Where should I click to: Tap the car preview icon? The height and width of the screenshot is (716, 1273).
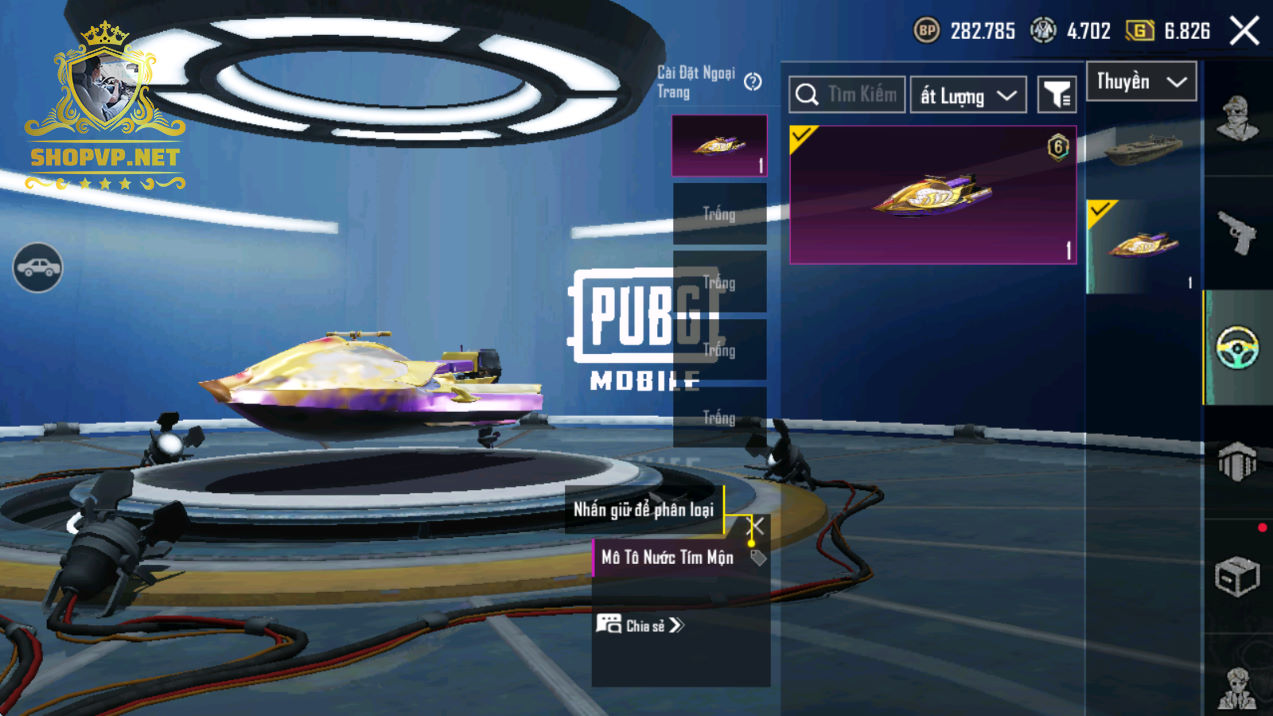pyautogui.click(x=38, y=268)
